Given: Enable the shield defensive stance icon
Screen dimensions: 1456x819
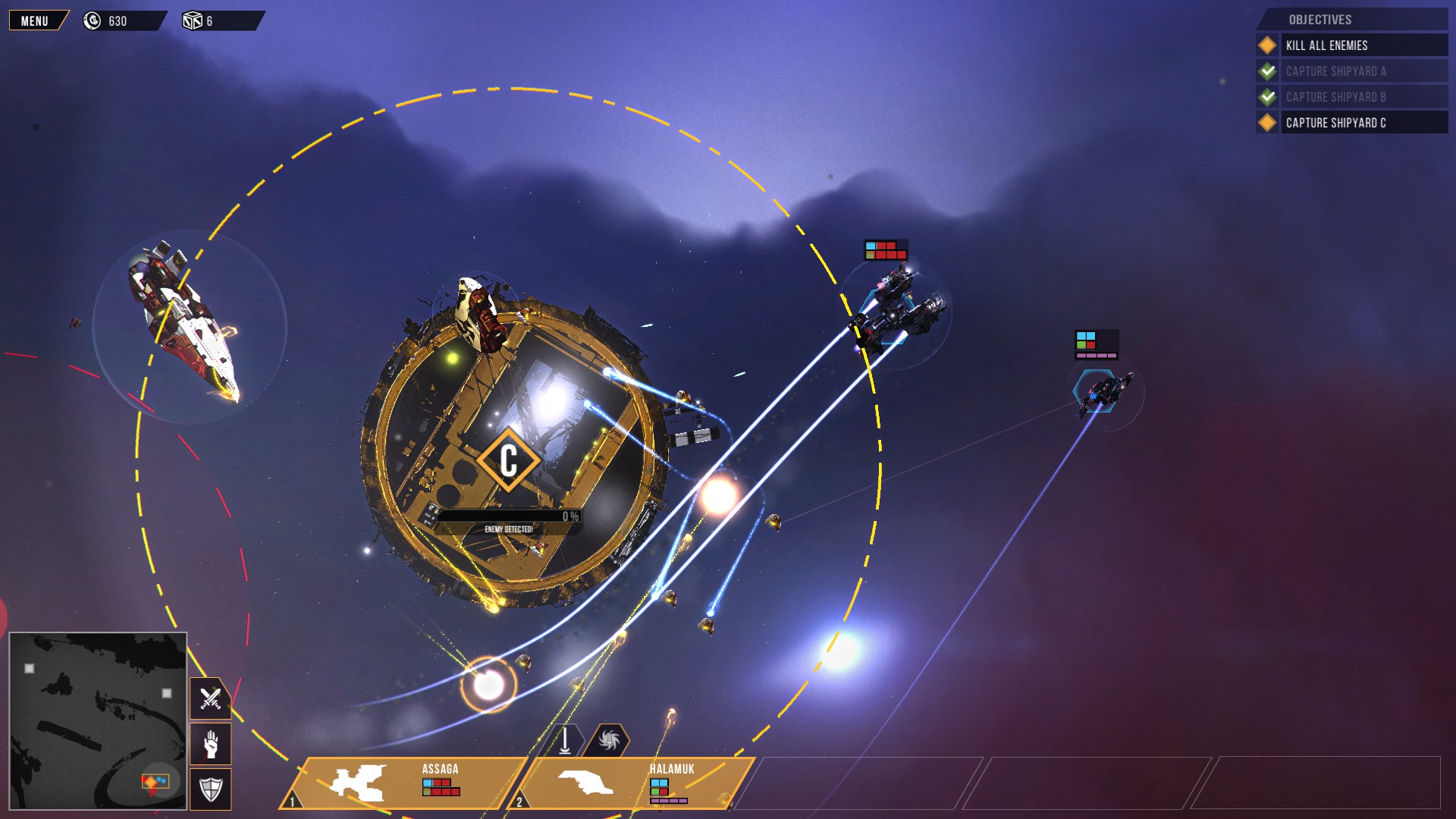Looking at the screenshot, I should [x=210, y=788].
